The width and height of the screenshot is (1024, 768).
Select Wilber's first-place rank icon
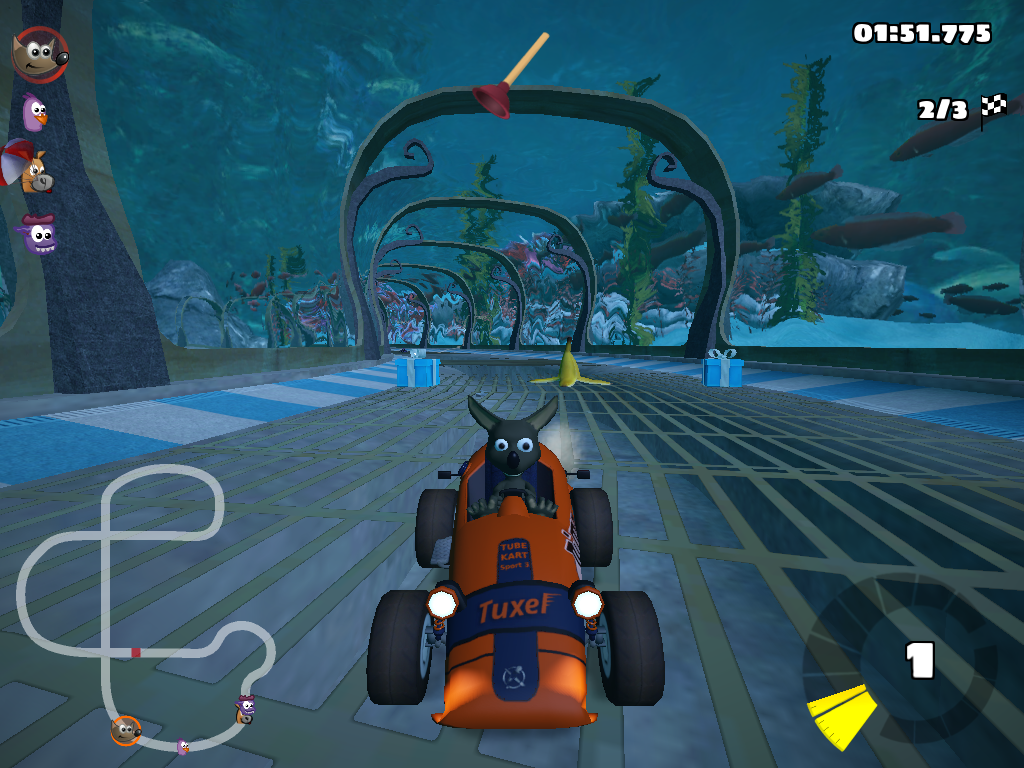pos(39,54)
